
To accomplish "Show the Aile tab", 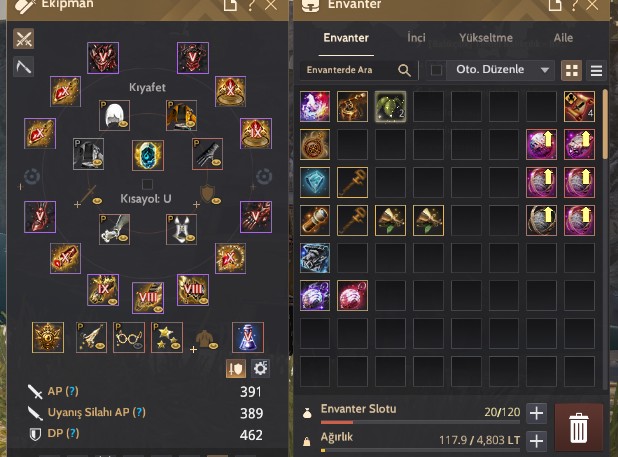I will 564,39.
